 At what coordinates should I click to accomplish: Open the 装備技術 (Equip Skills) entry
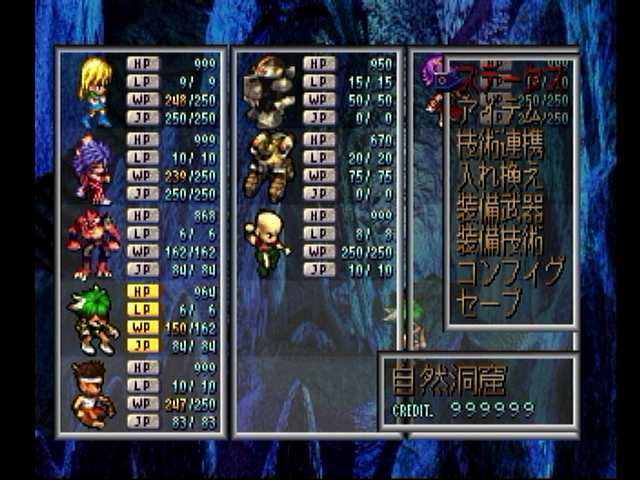point(500,240)
